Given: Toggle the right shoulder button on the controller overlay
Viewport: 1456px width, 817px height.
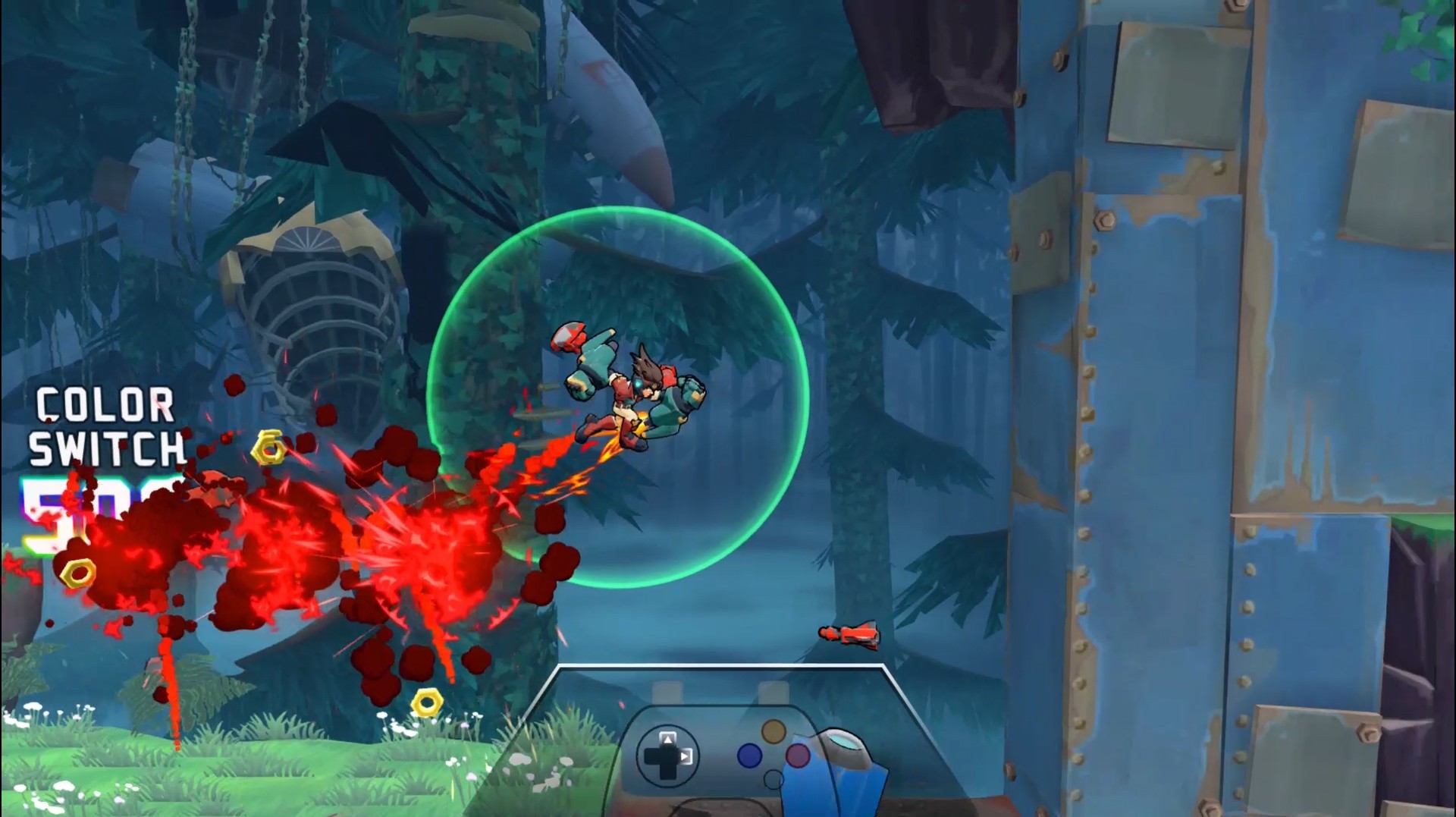Looking at the screenshot, I should point(773,692).
